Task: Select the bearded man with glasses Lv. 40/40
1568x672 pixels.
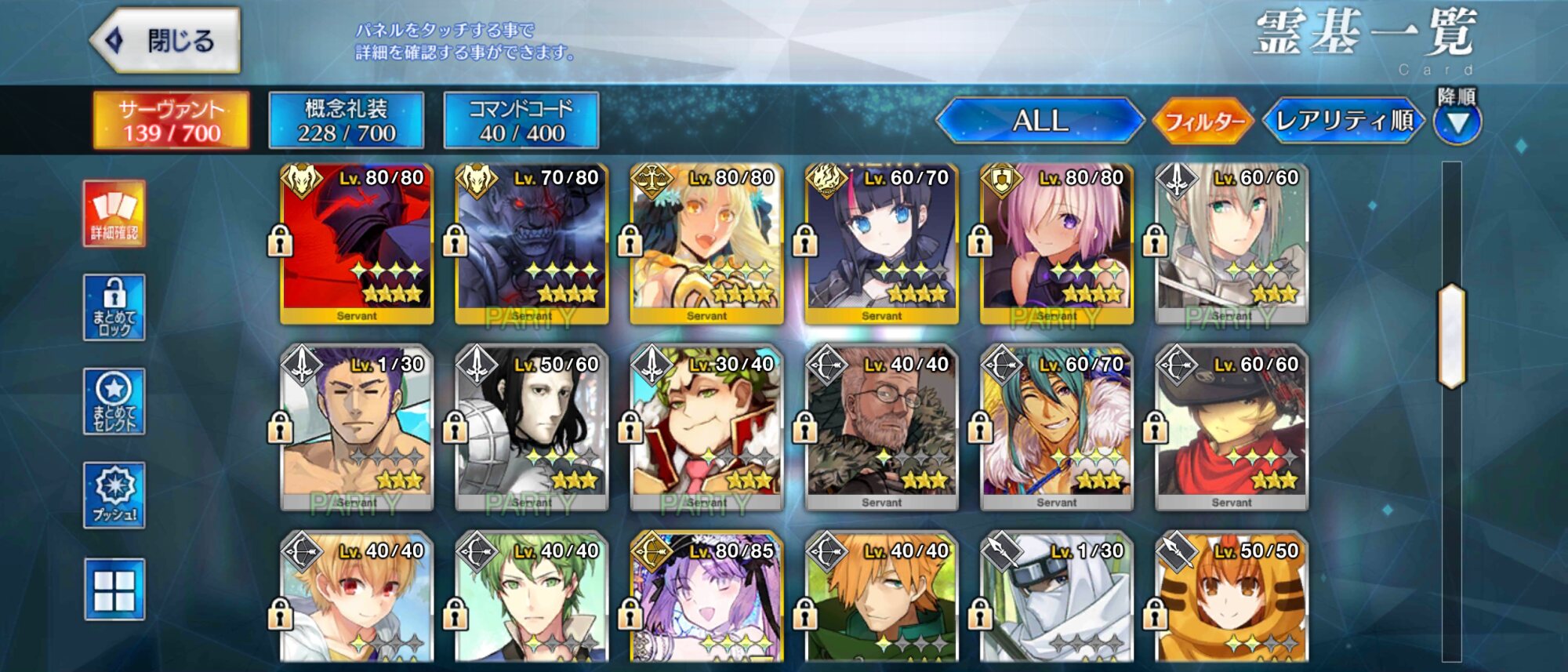Action: coord(881,429)
